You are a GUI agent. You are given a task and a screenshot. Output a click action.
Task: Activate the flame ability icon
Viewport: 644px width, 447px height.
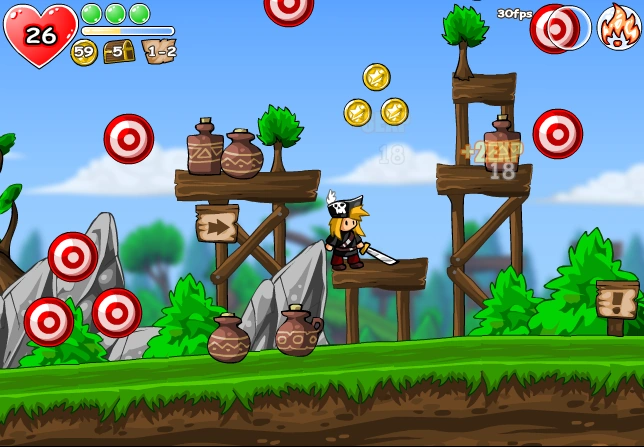click(x=618, y=27)
